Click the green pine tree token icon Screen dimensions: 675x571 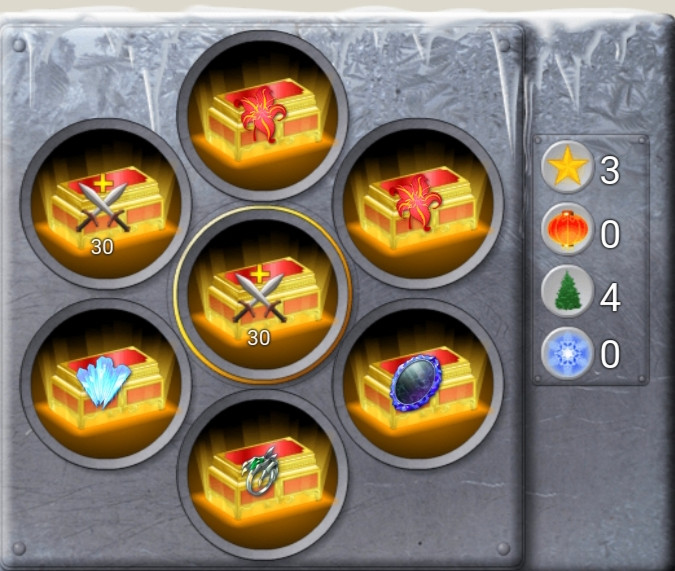click(567, 294)
